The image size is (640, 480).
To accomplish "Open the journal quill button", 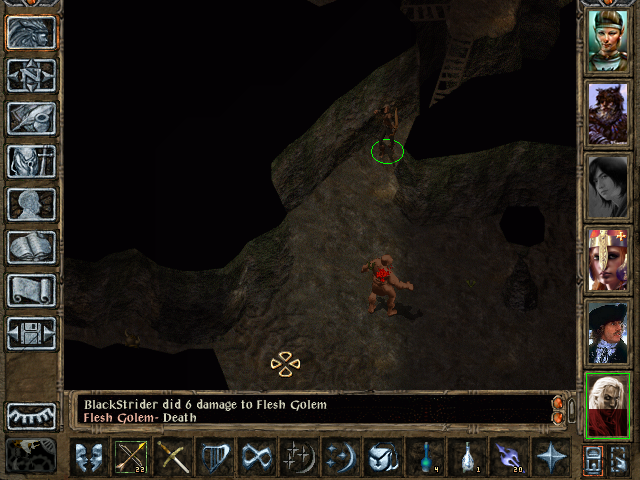I will [31, 117].
